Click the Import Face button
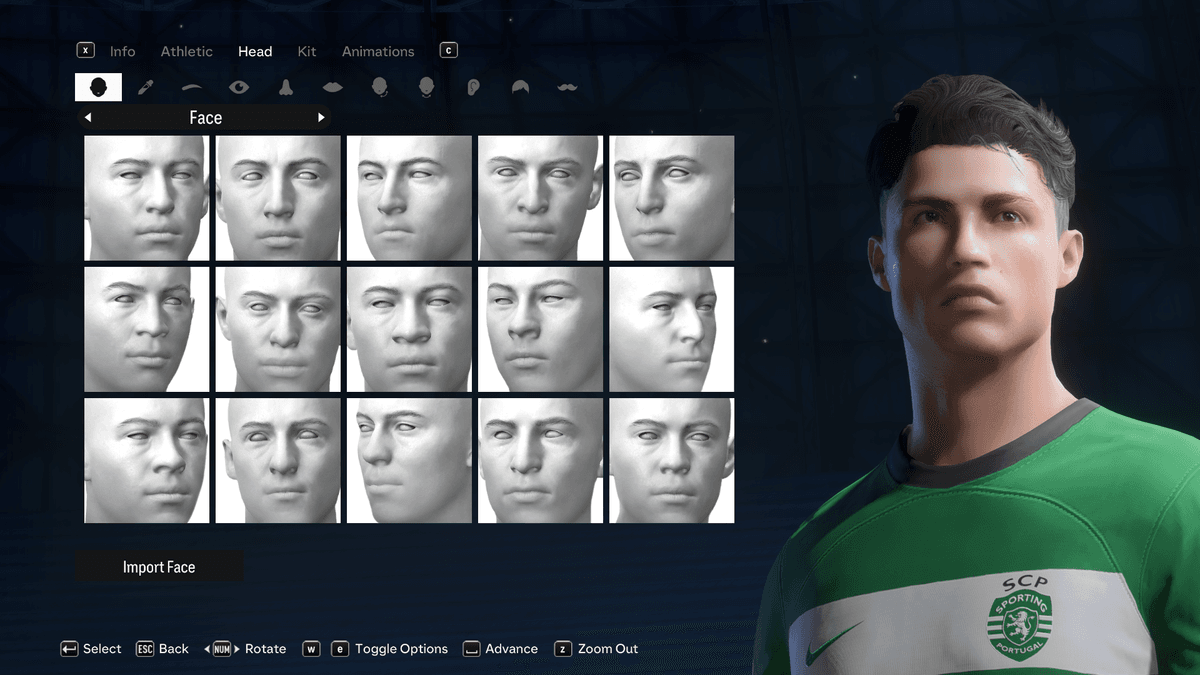The image size is (1200, 675). pyautogui.click(x=159, y=567)
